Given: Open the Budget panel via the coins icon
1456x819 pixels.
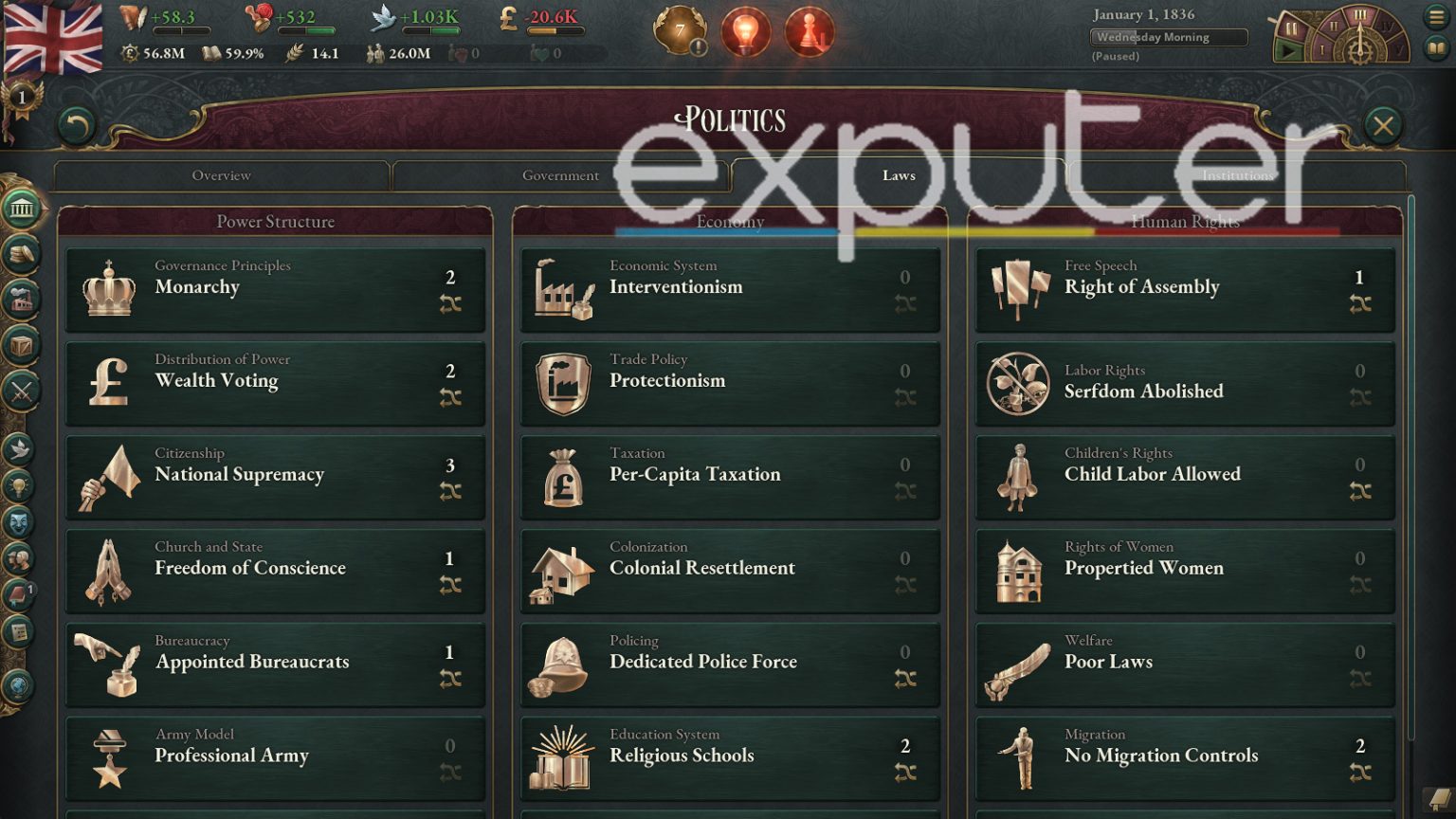Looking at the screenshot, I should pos(19,252).
